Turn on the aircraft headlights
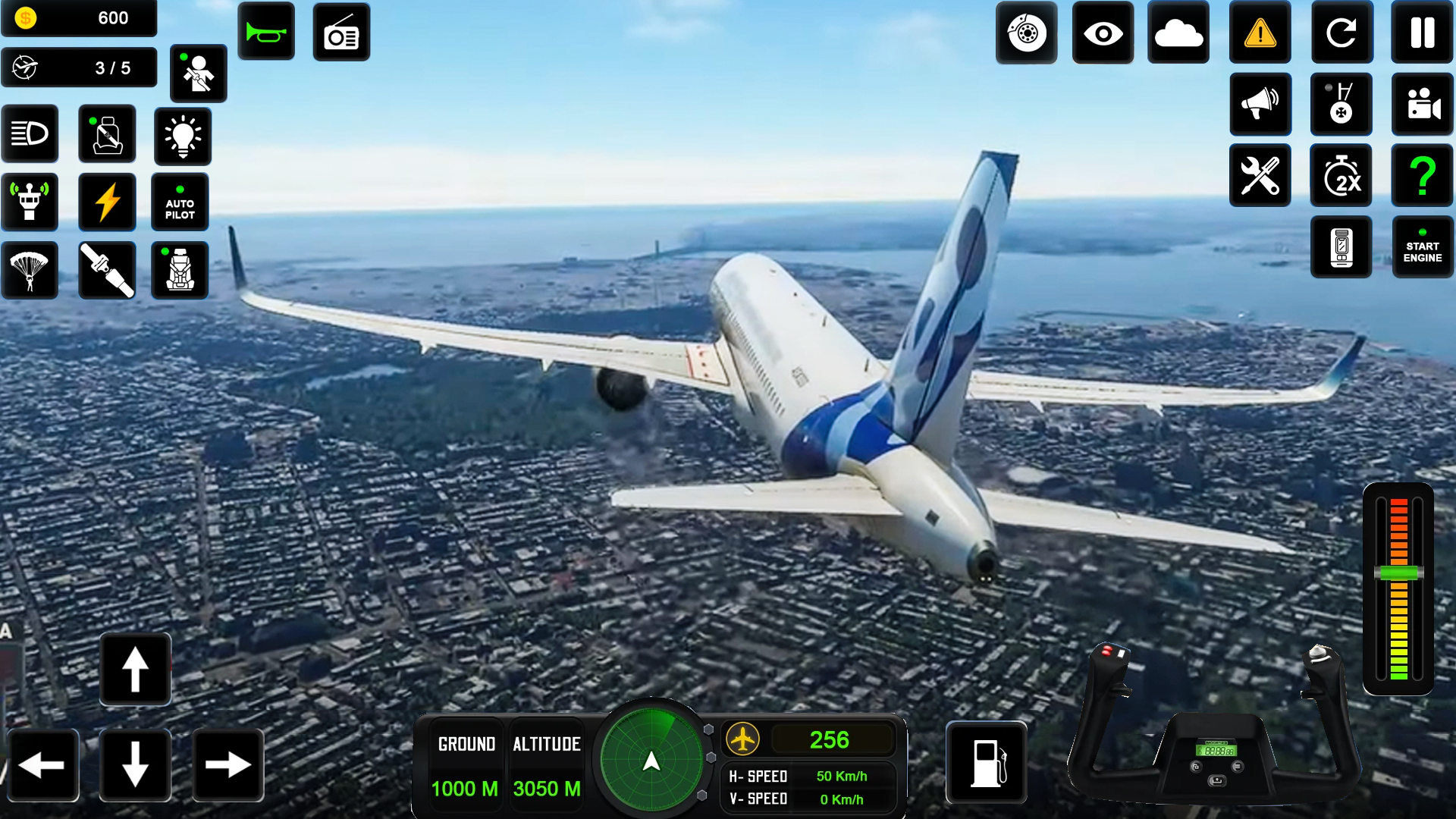The height and width of the screenshot is (819, 1456). tap(30, 133)
